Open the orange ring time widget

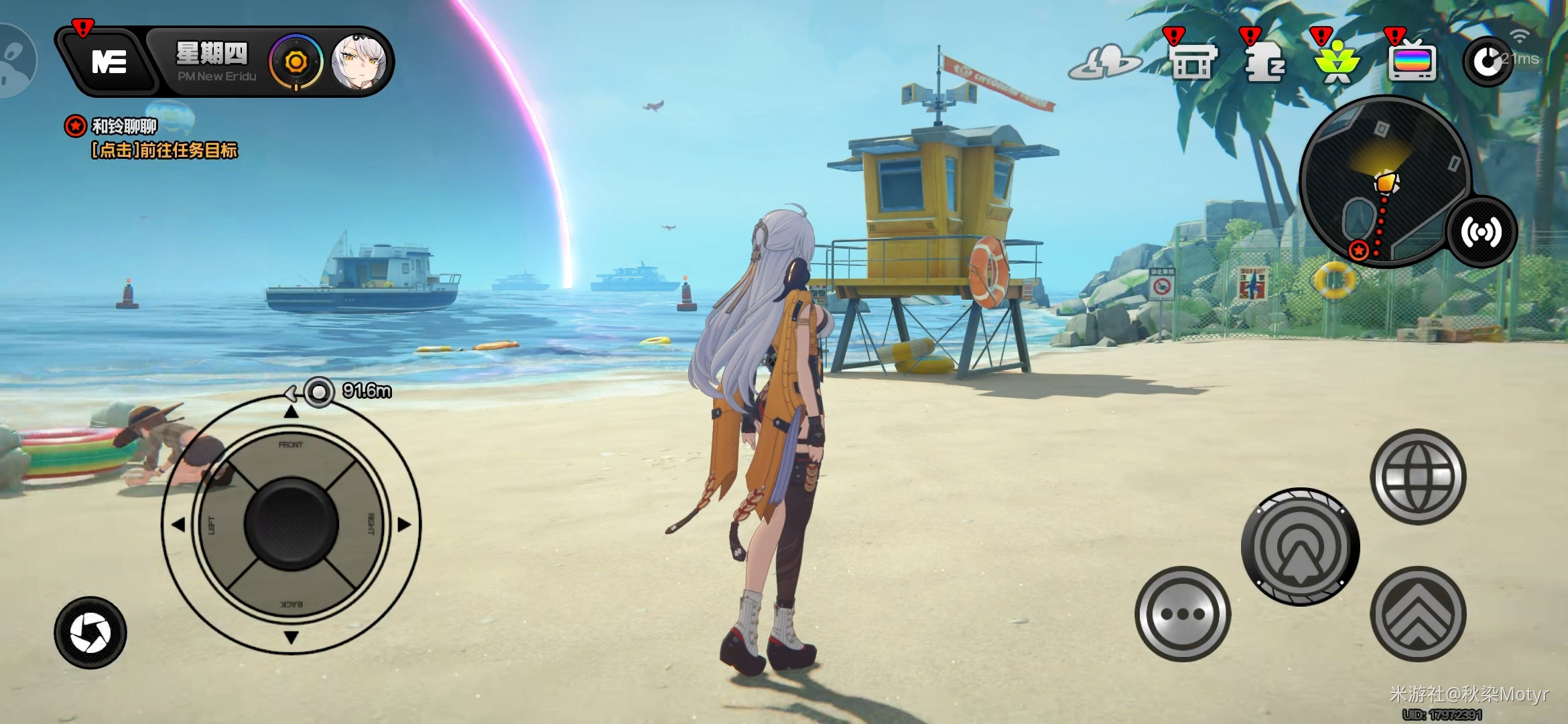[296, 62]
